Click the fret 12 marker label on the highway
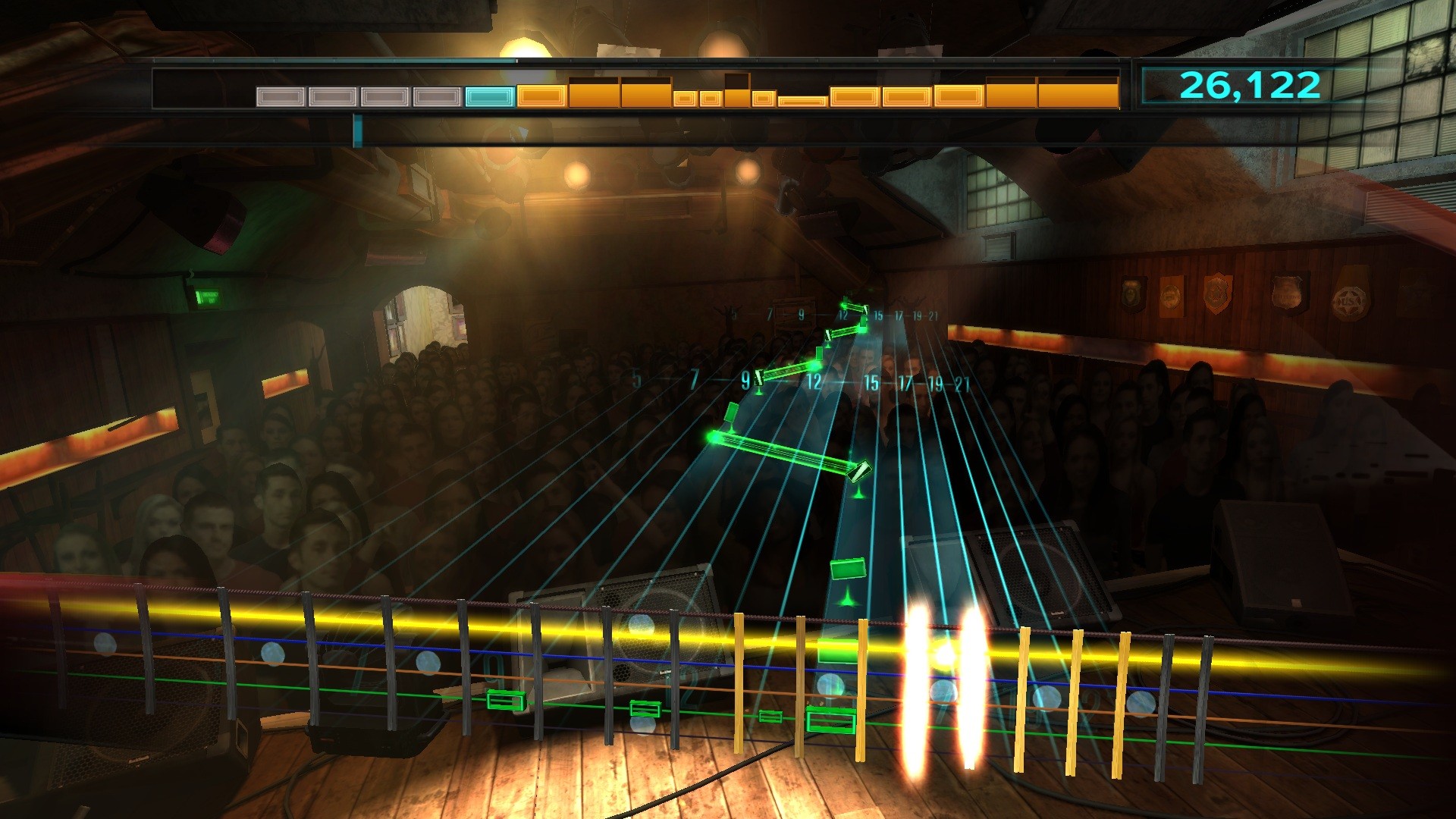Viewport: 1456px width, 819px height. [x=816, y=380]
